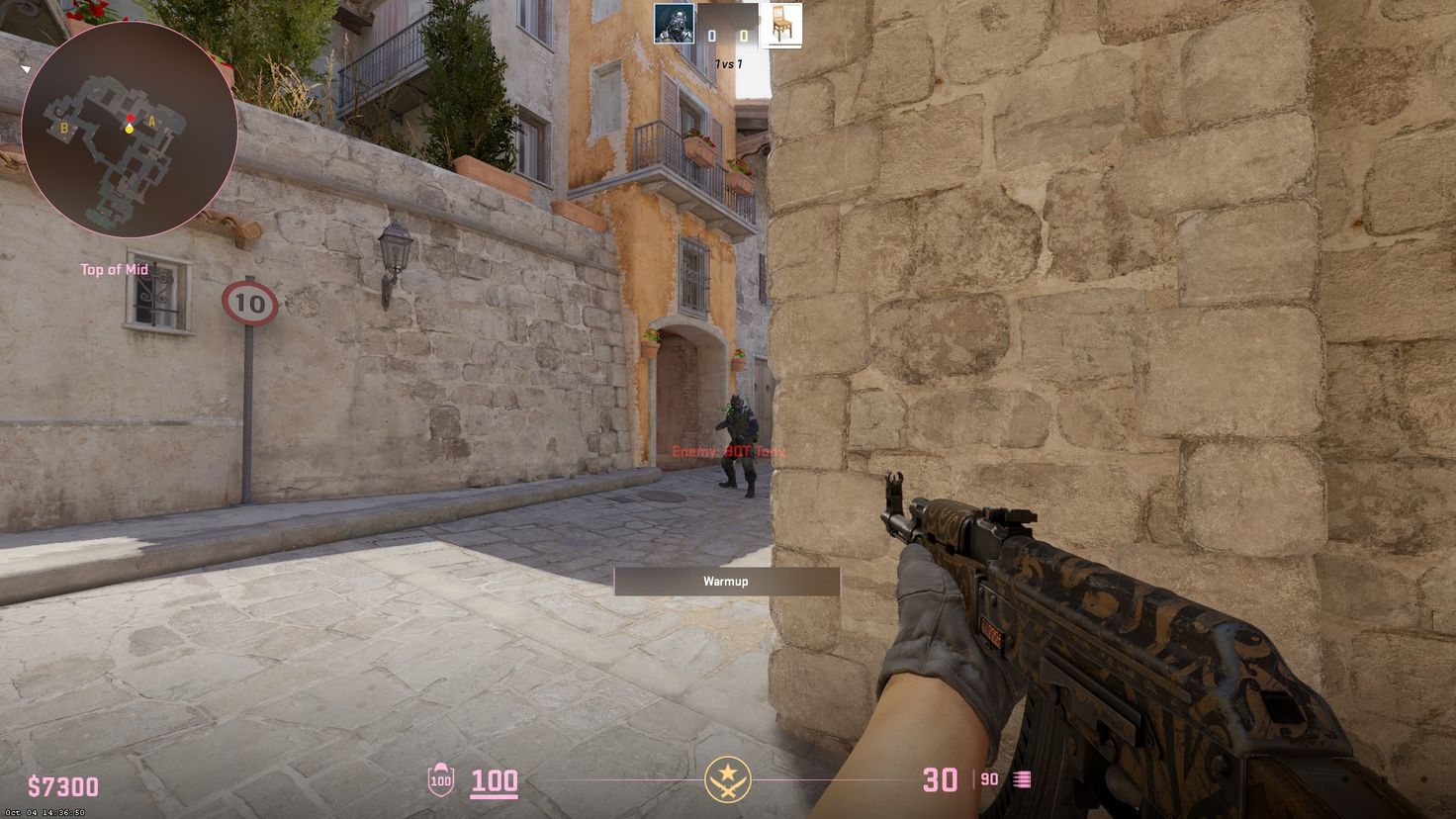1456x819 pixels.
Task: Click the ammo magazine icon beside reserve count
Action: [x=1021, y=780]
